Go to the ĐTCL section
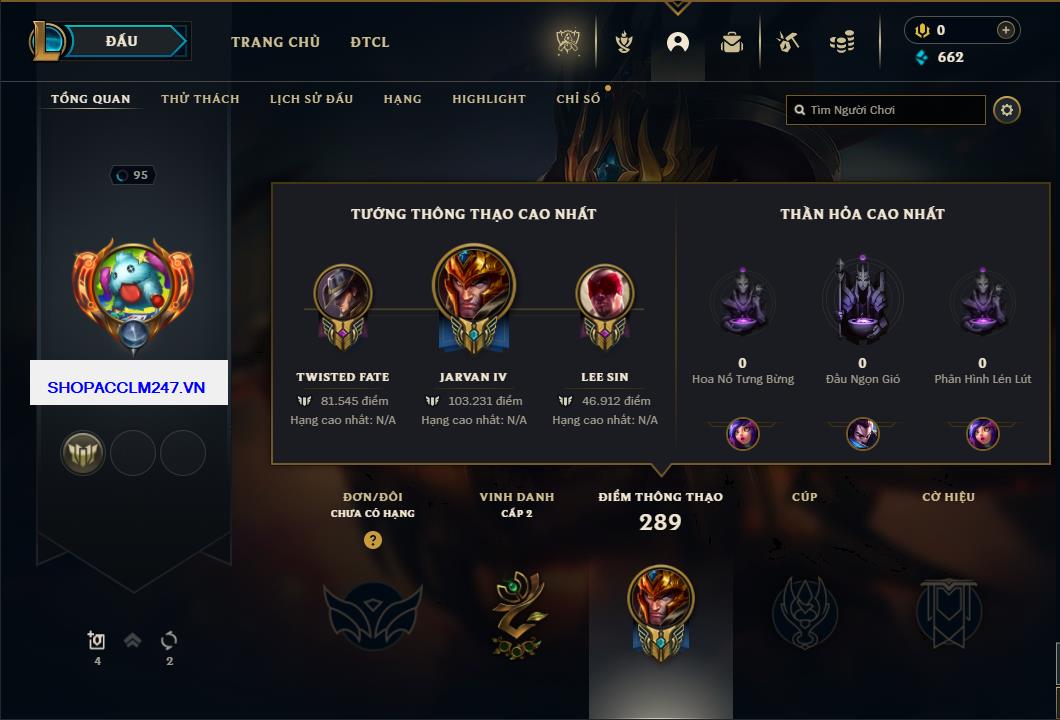 click(370, 42)
